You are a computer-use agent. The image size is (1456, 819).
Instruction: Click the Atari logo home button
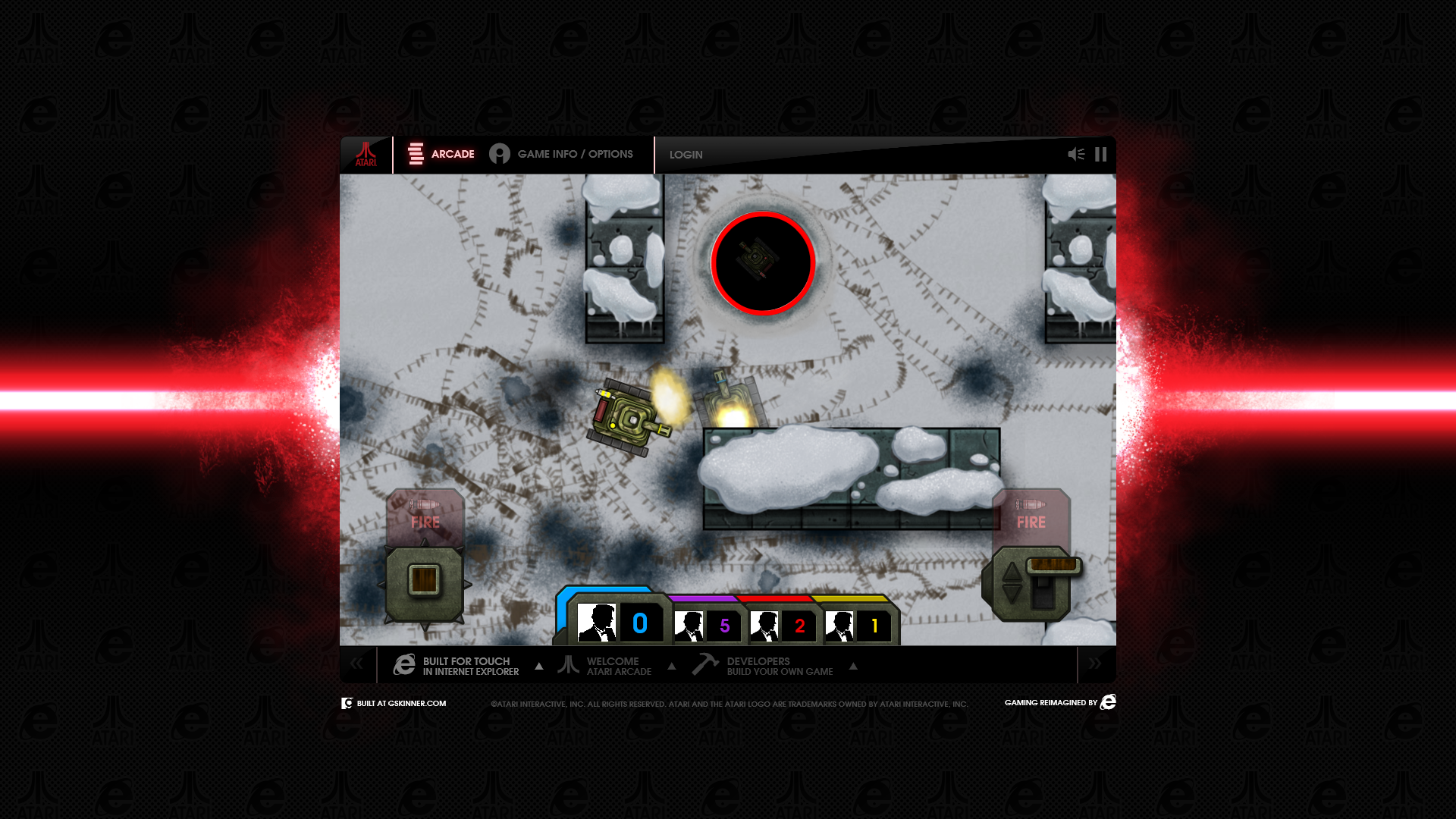click(366, 155)
